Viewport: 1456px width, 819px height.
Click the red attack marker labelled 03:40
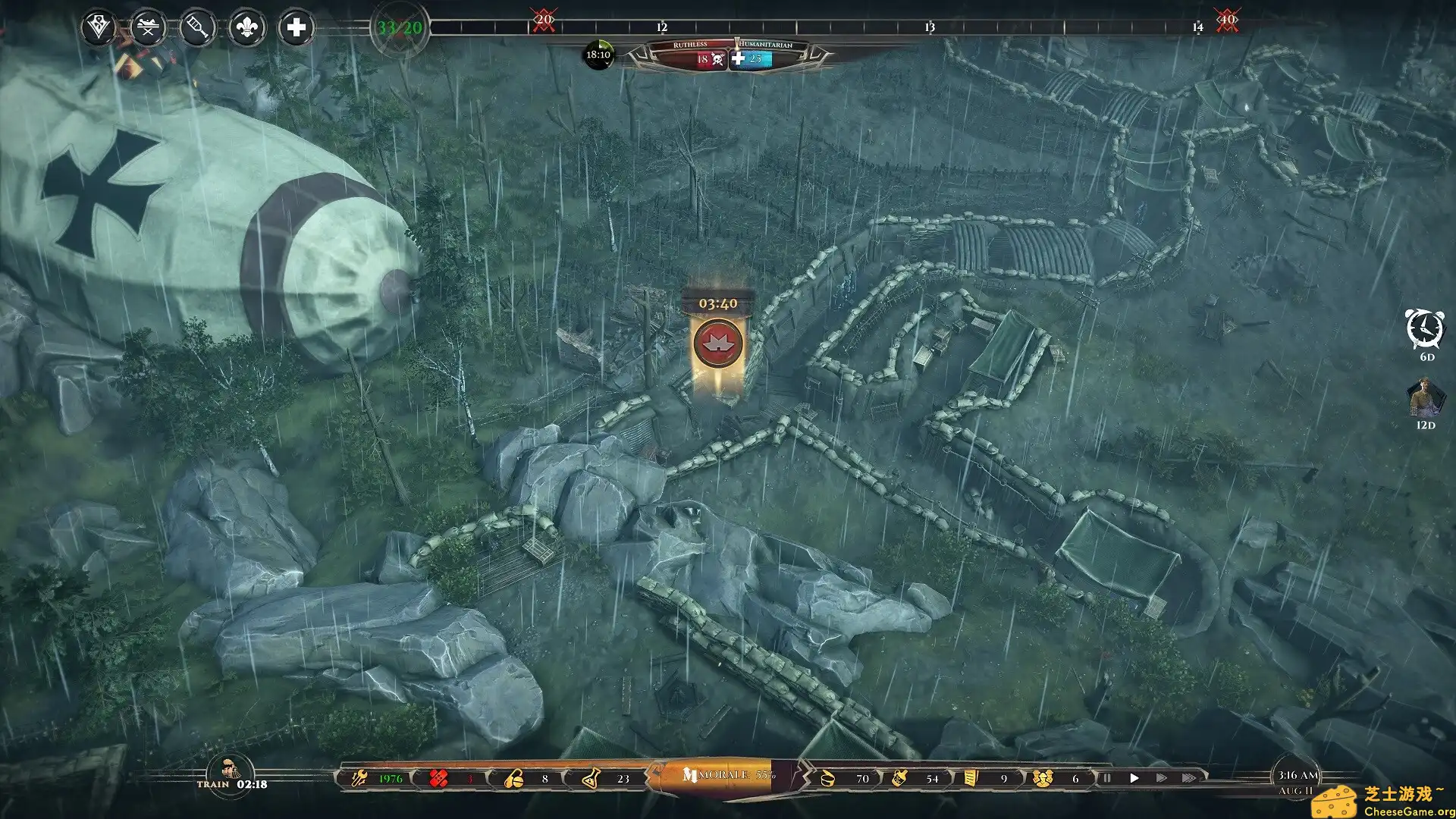tap(717, 343)
